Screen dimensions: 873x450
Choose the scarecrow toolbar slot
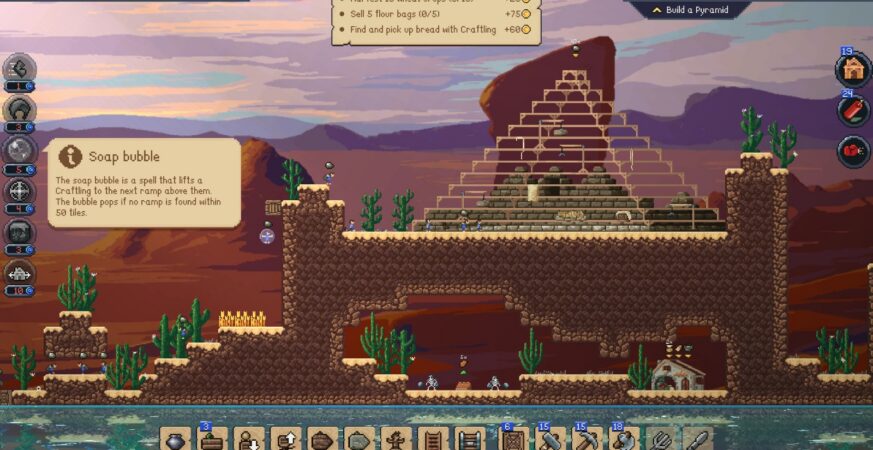(395, 439)
